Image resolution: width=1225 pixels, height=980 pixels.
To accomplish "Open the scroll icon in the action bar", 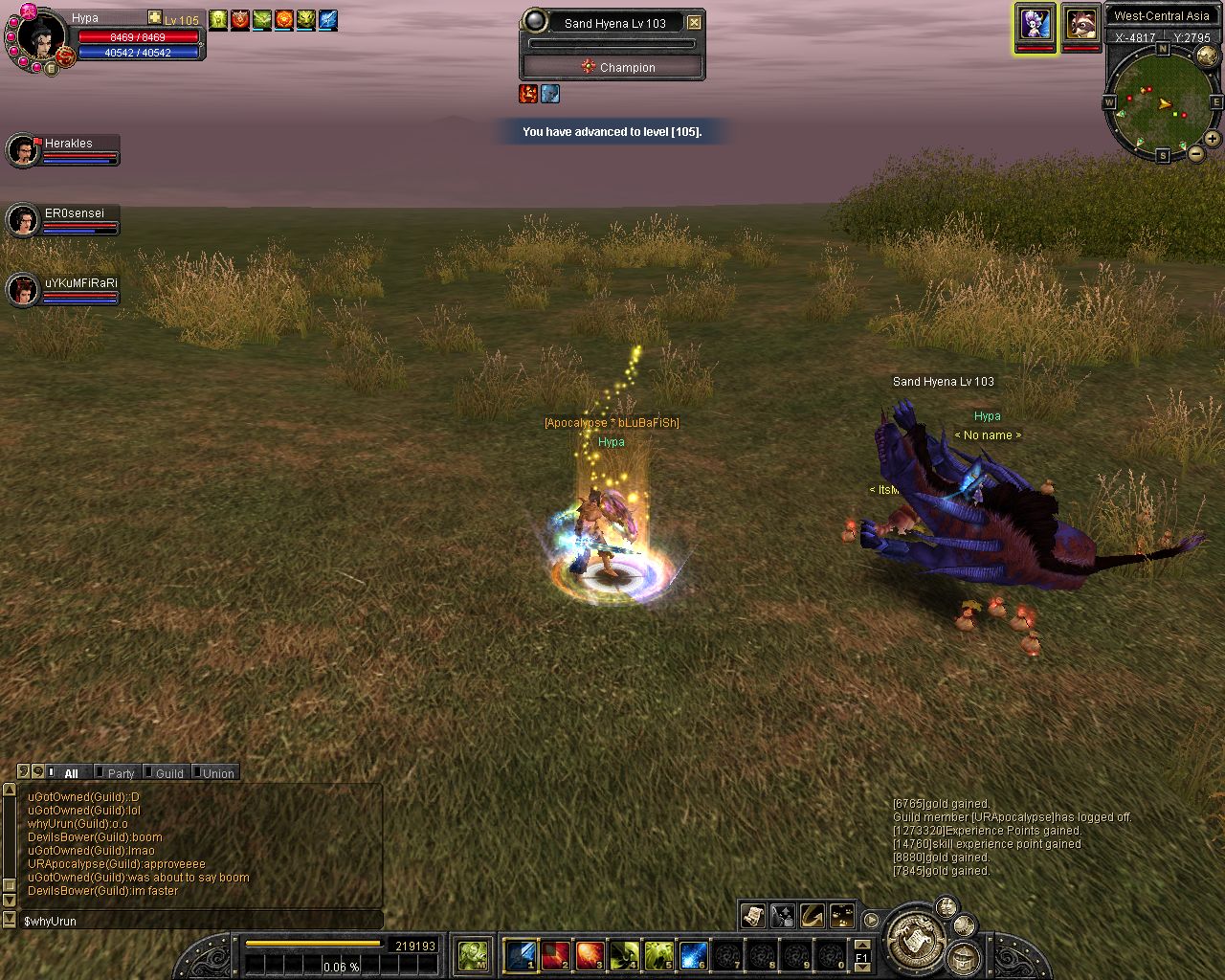I will click(753, 915).
